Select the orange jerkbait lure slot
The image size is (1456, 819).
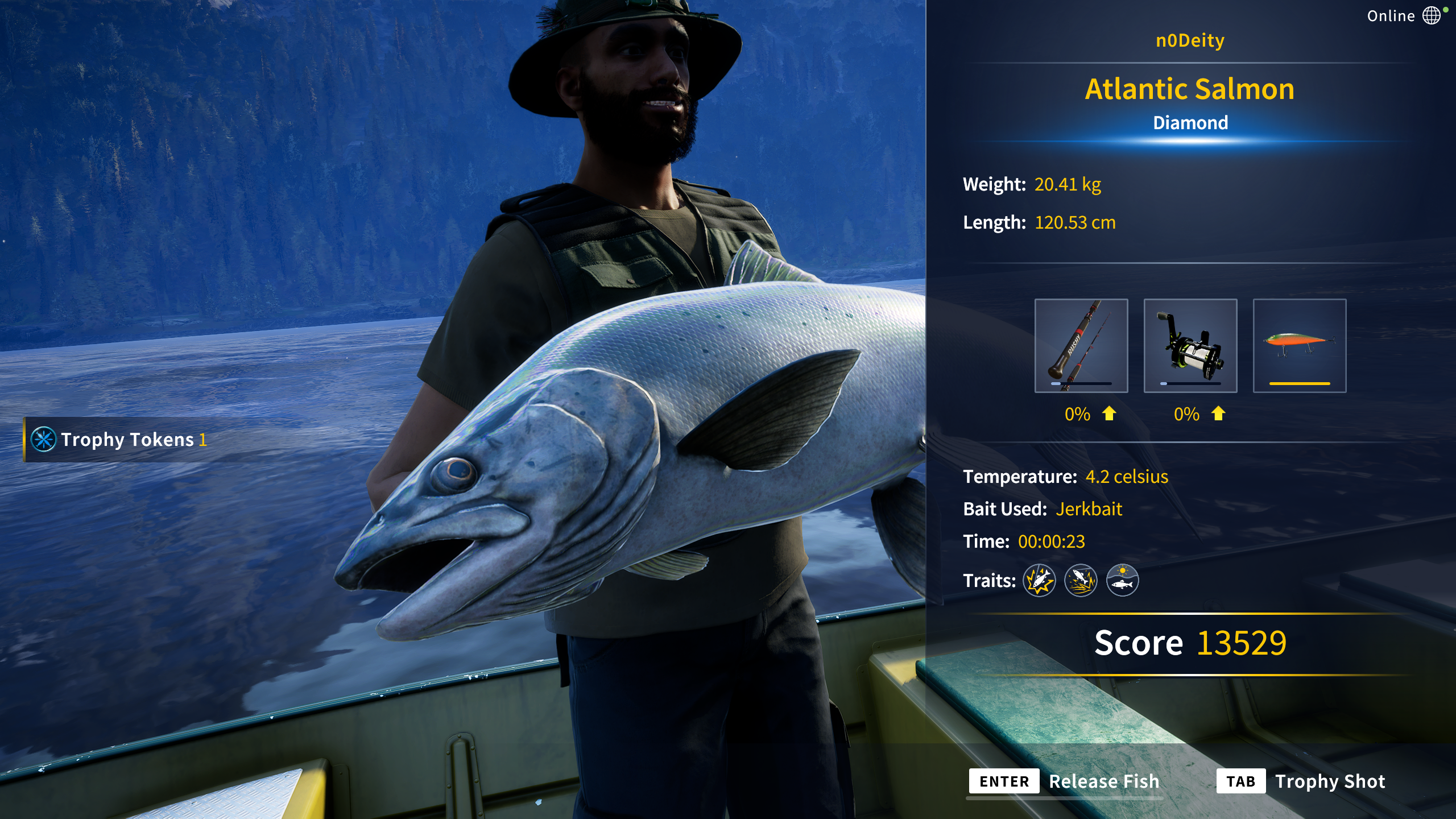pos(1299,346)
